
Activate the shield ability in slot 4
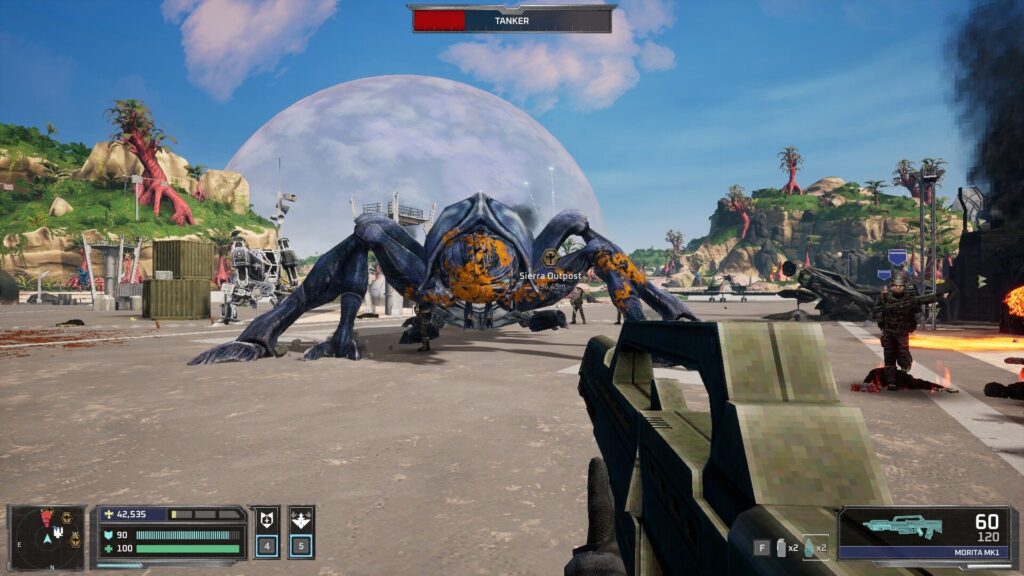(265, 532)
